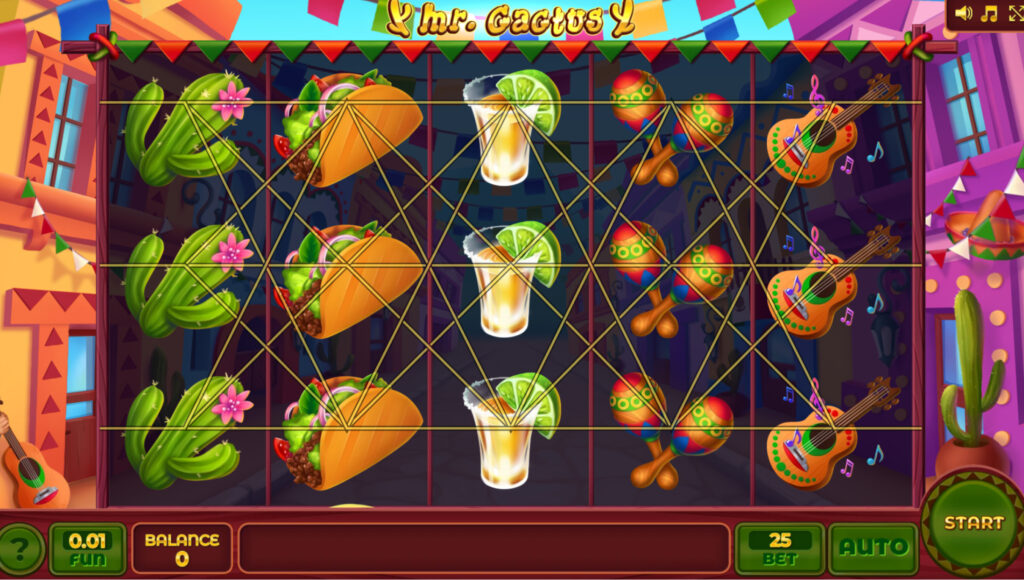Change the 0.01 FUN coin value

tap(87, 547)
